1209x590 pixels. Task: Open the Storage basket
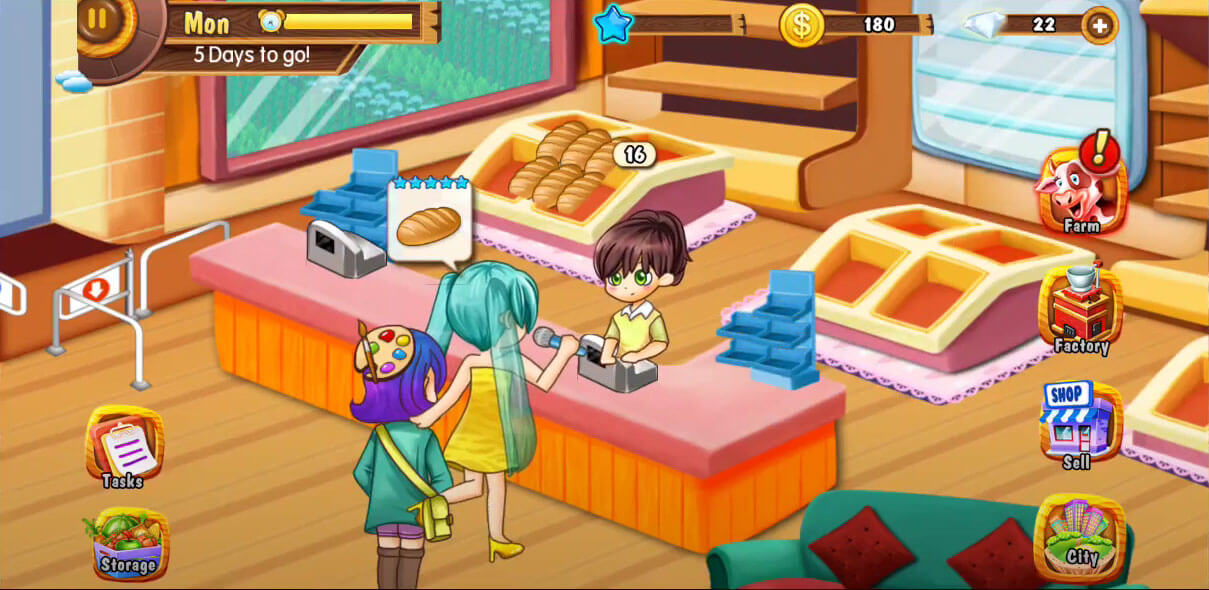(127, 543)
